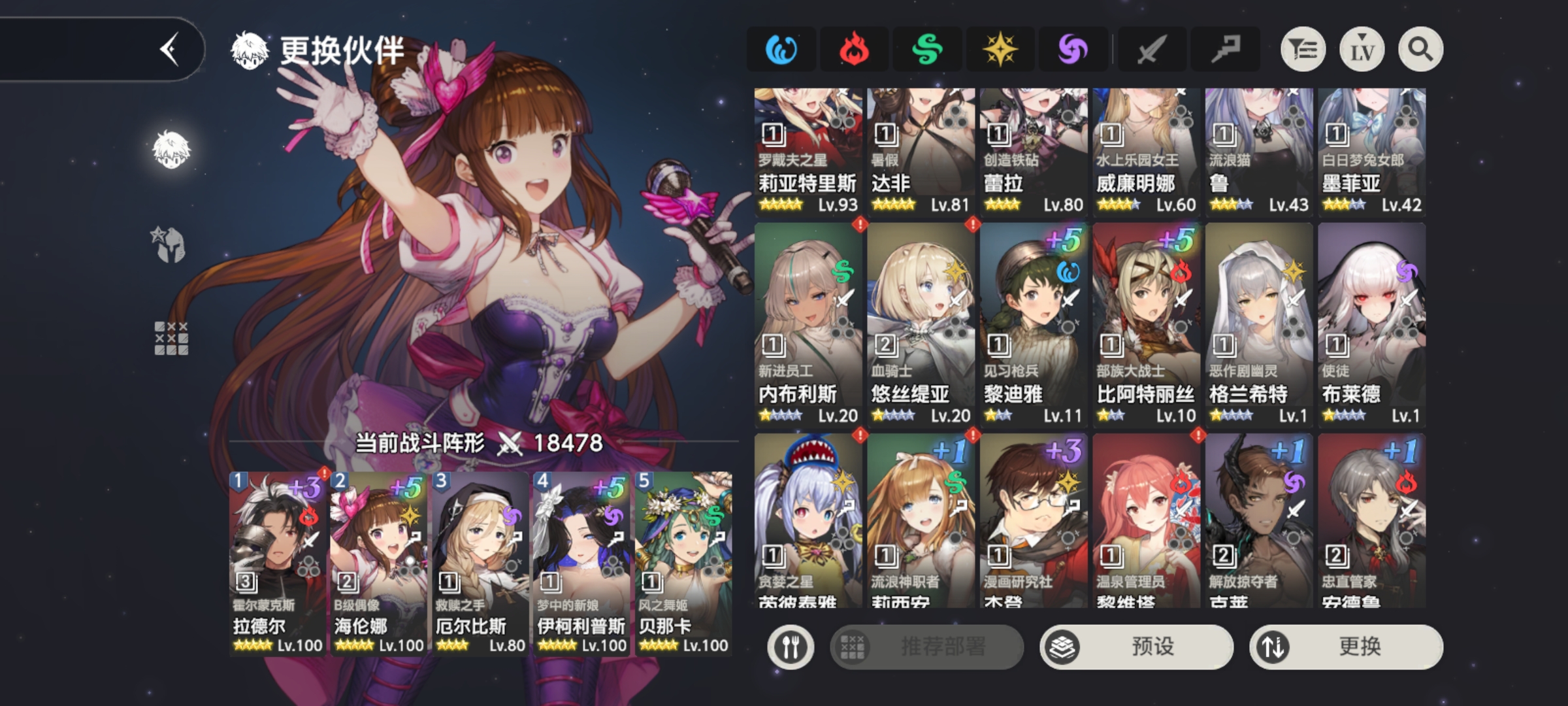
Task: Select 贝那卡 in formation slot 5
Action: click(683, 563)
